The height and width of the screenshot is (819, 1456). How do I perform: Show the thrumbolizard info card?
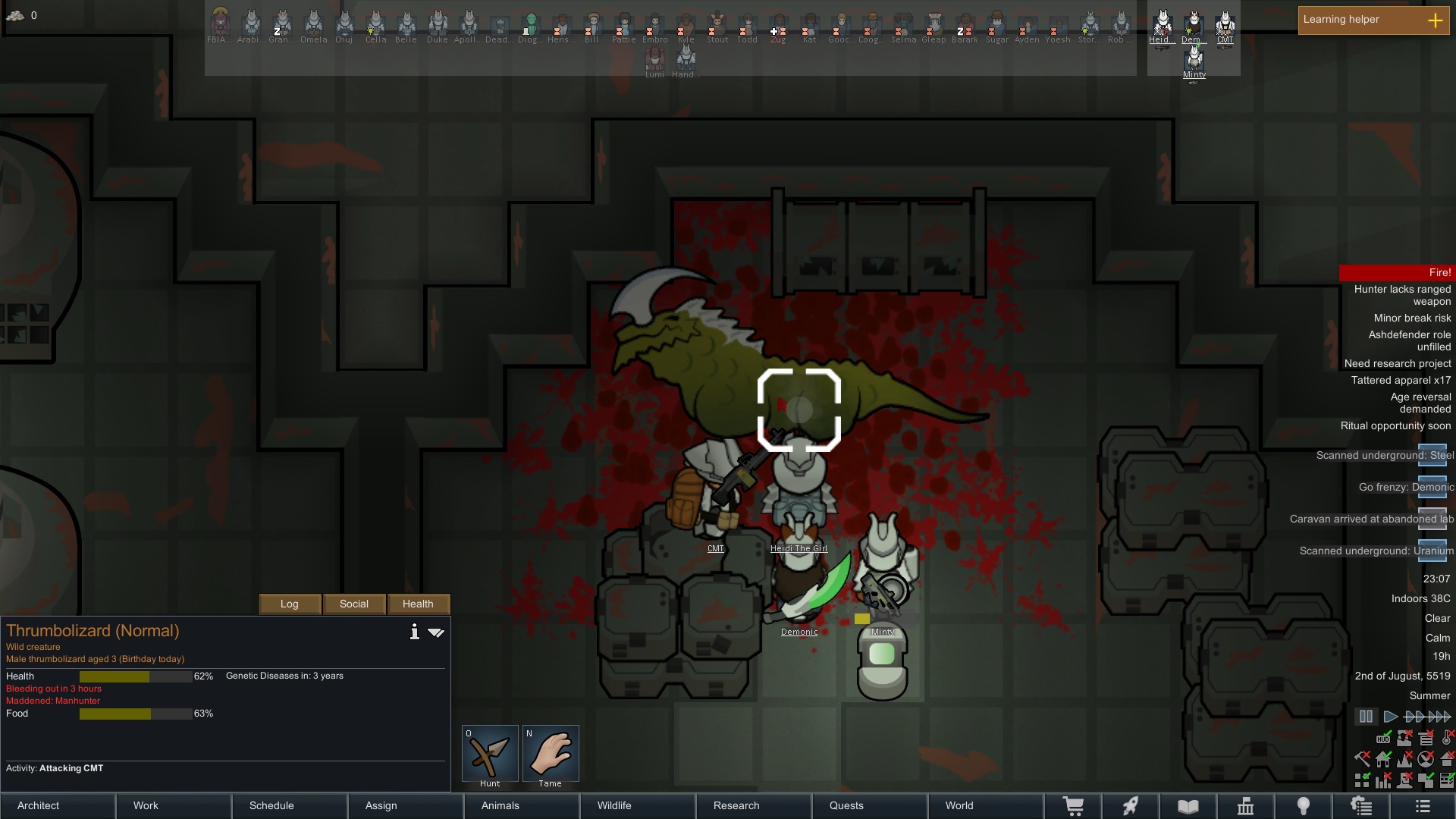(x=414, y=632)
